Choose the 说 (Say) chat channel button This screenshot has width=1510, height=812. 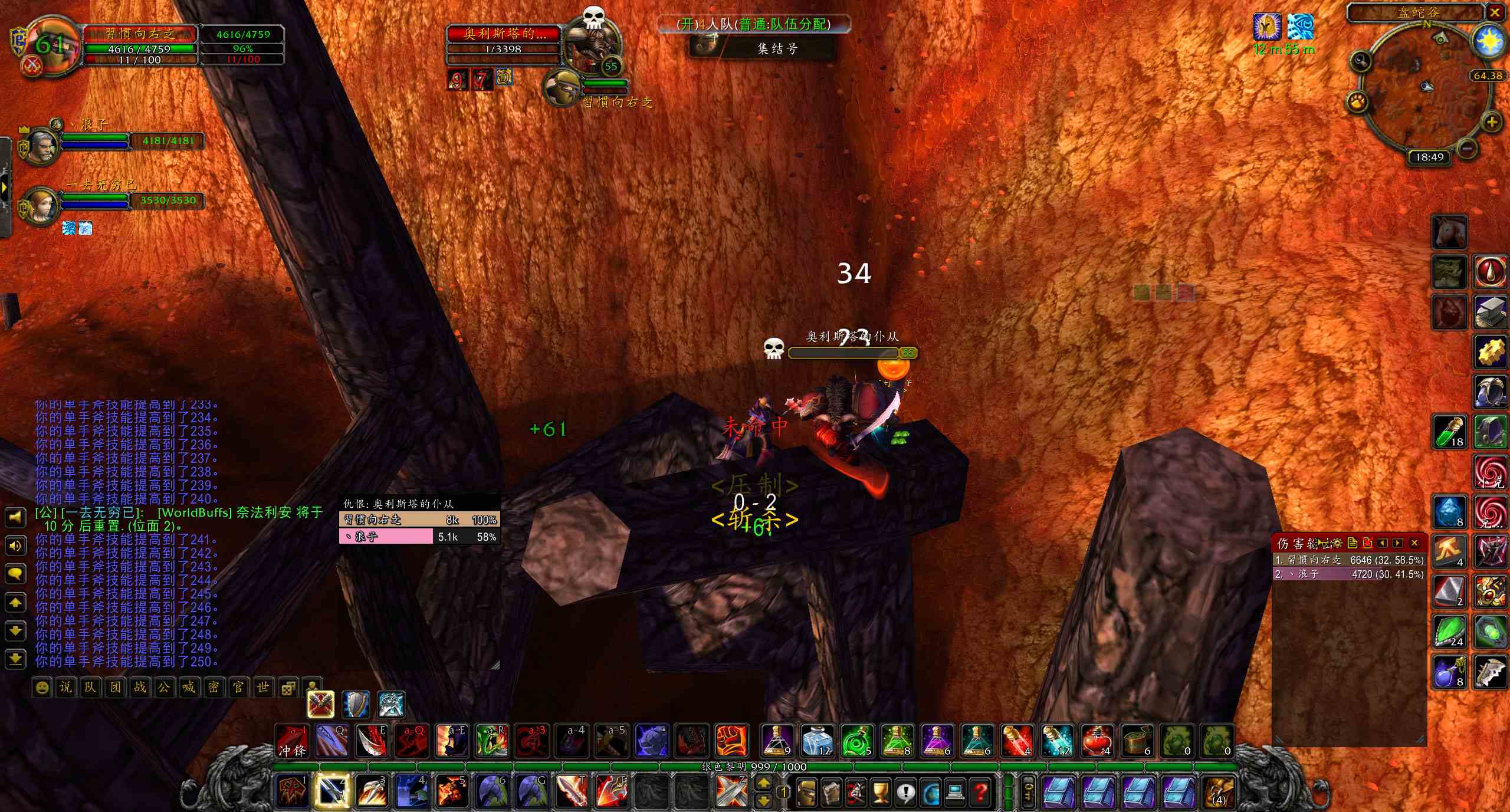(x=65, y=688)
